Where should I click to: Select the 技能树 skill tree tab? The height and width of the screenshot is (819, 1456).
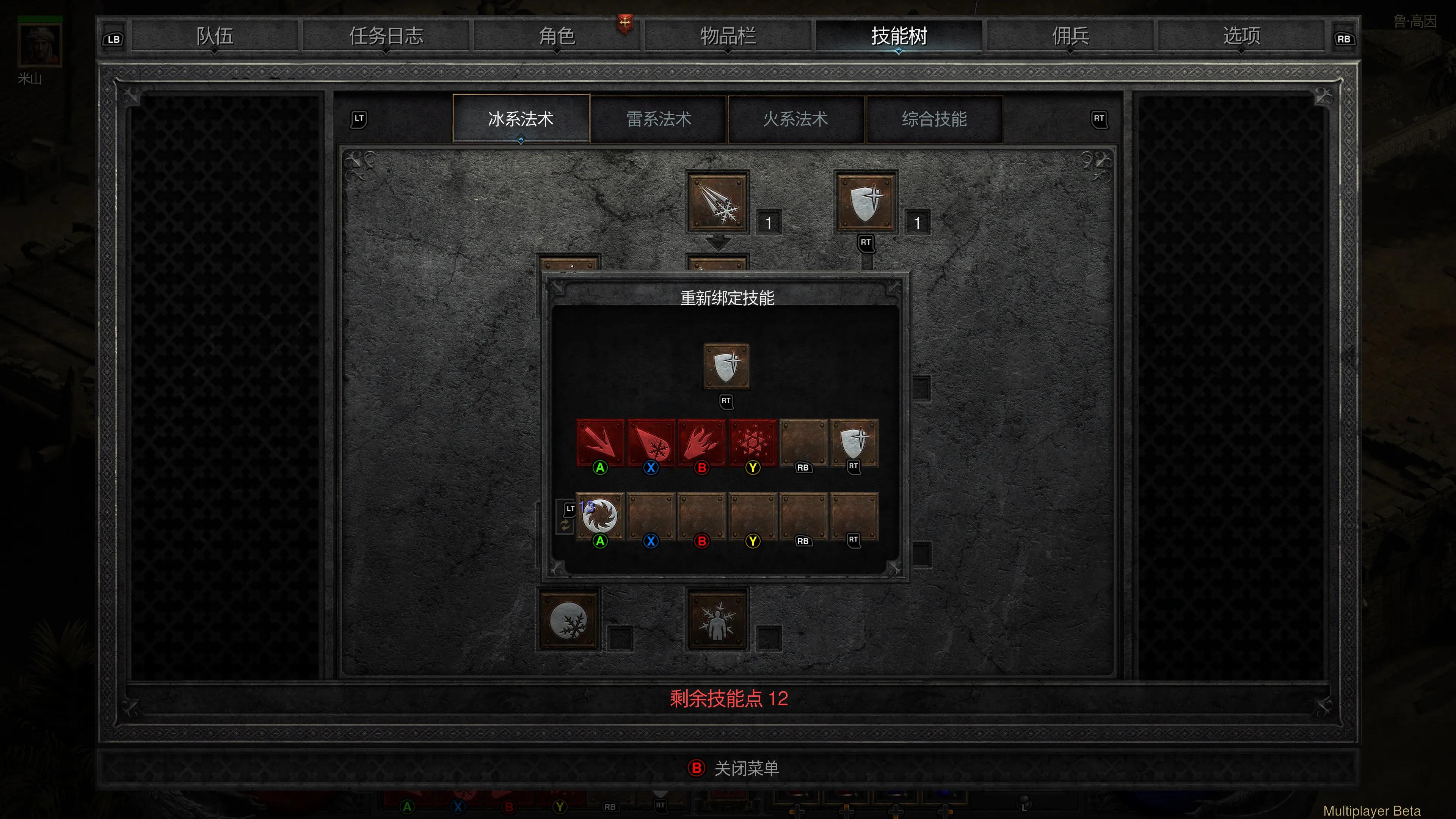[899, 36]
